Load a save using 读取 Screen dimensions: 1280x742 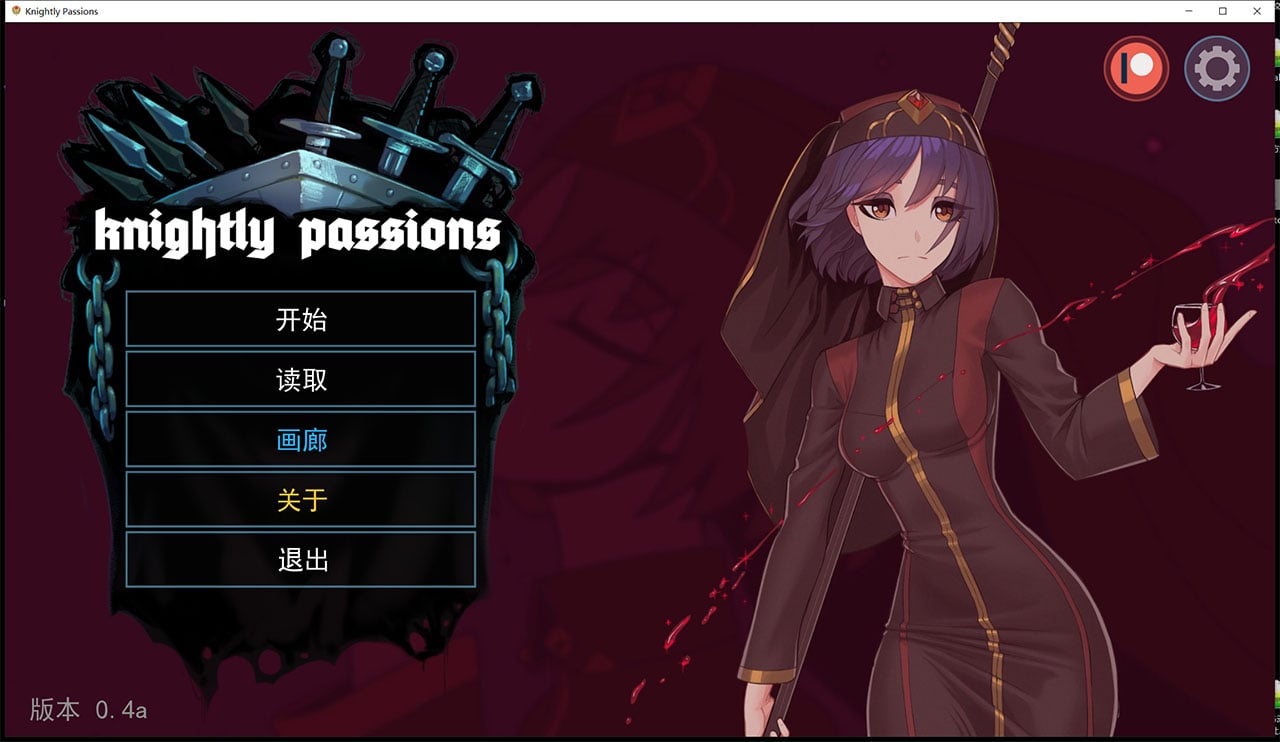[300, 379]
